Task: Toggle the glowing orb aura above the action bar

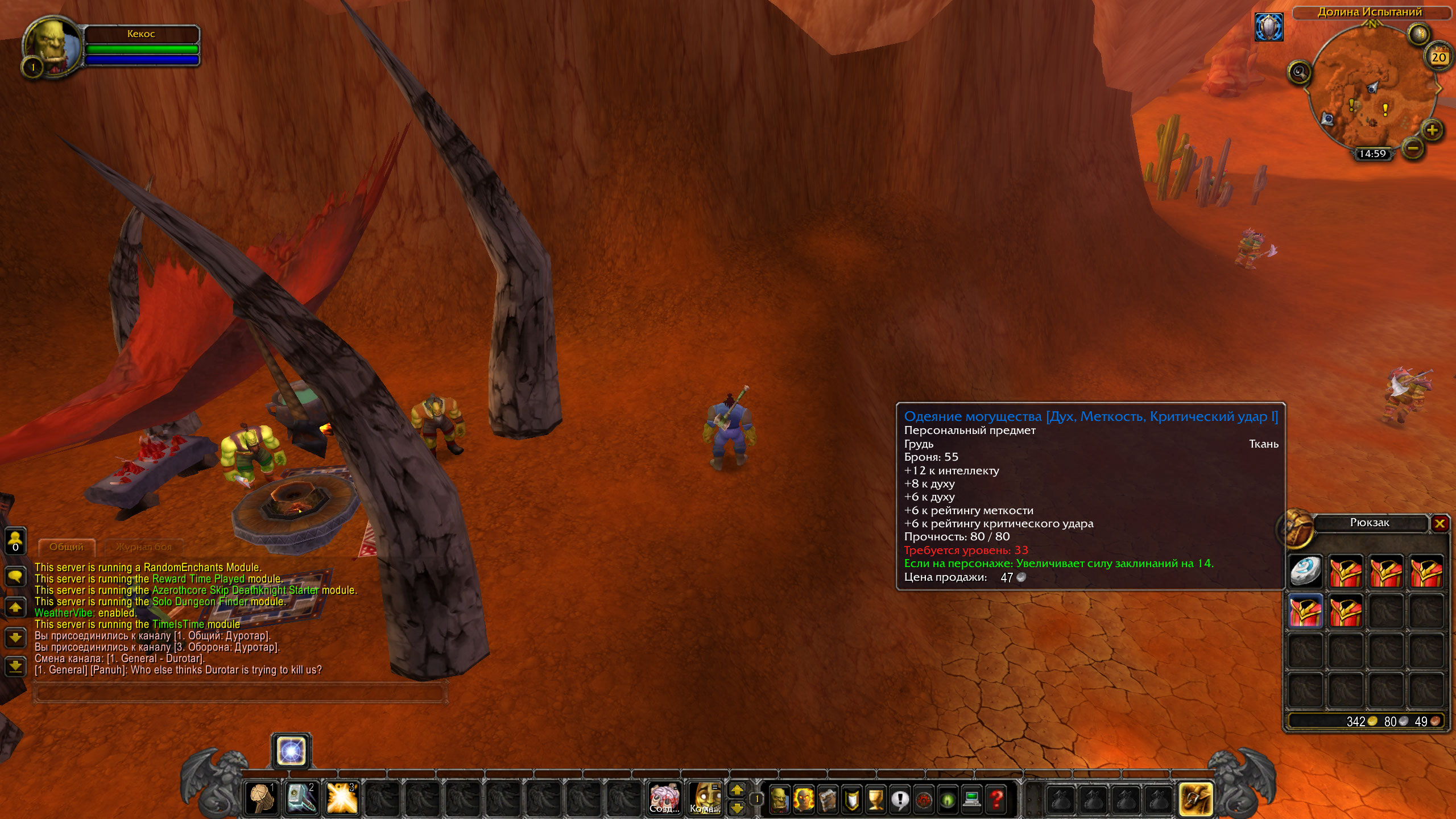Action: click(291, 751)
